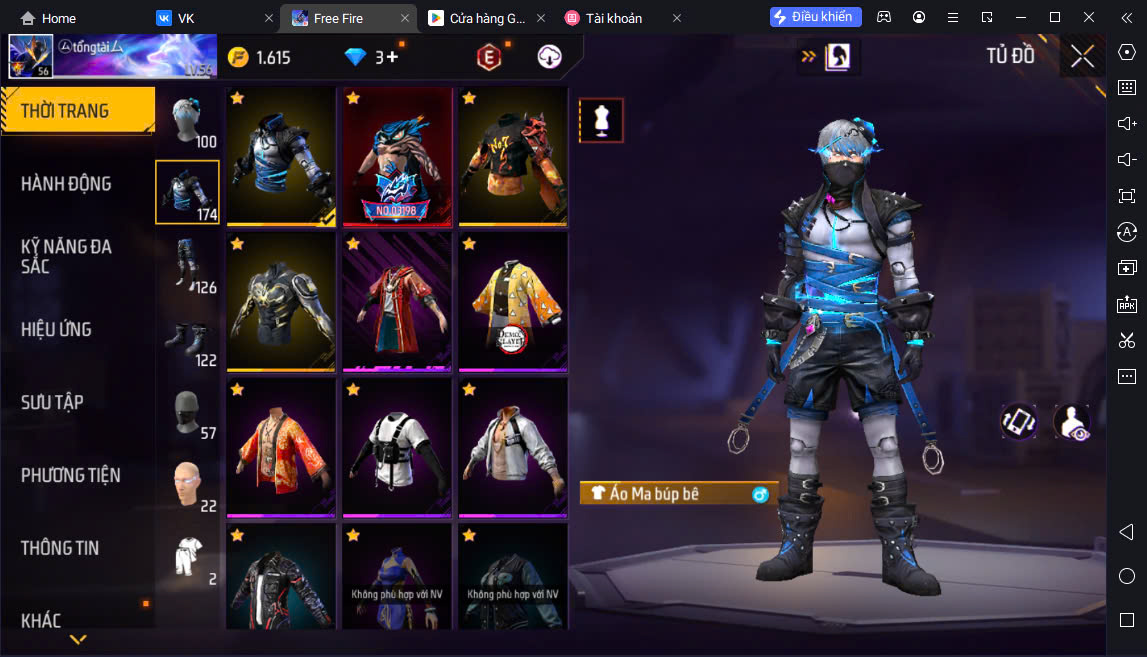Show the THÔNG TIN section

pyautogui.click(x=60, y=548)
